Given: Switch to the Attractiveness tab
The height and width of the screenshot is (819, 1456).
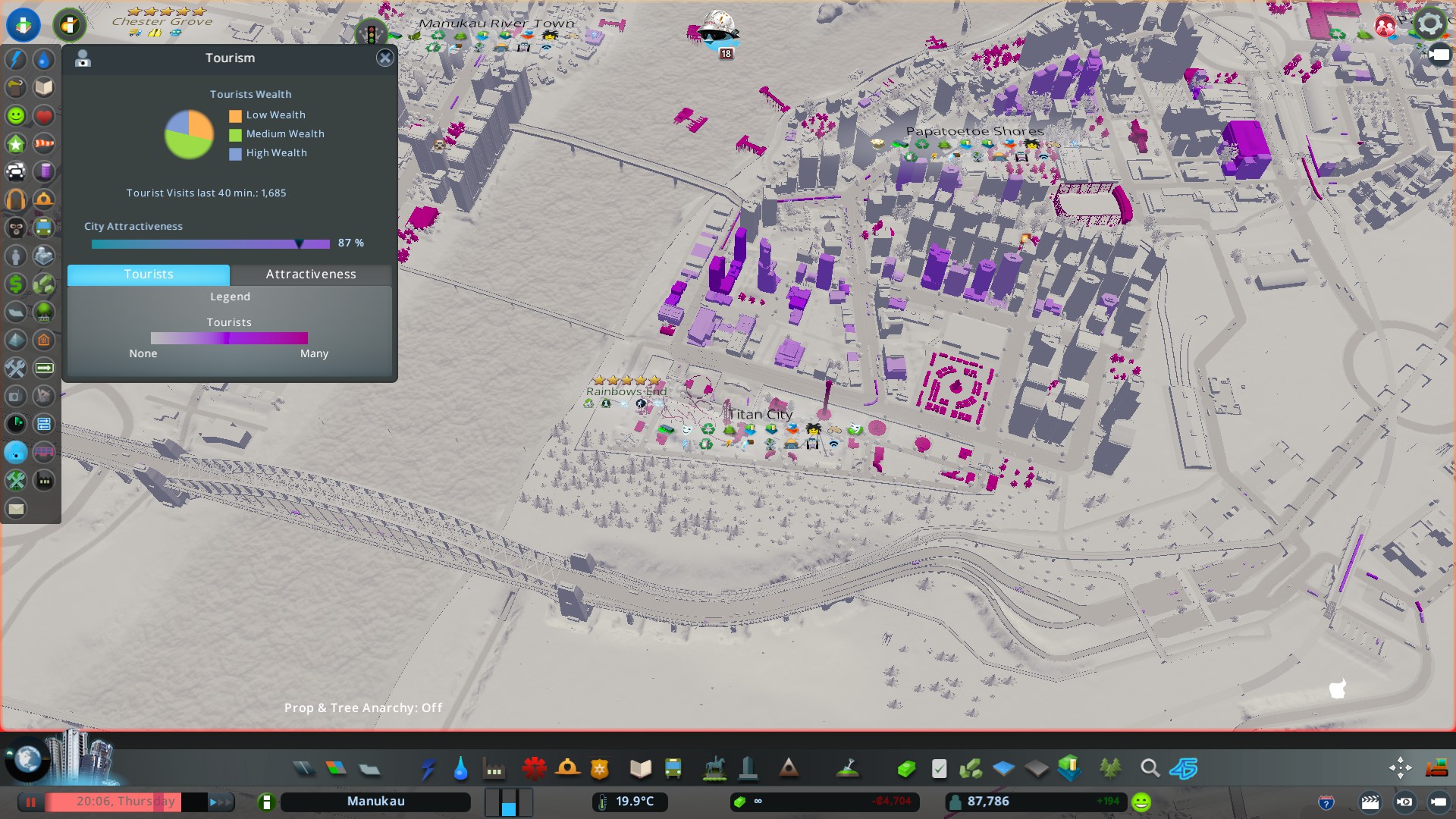Looking at the screenshot, I should pyautogui.click(x=310, y=274).
